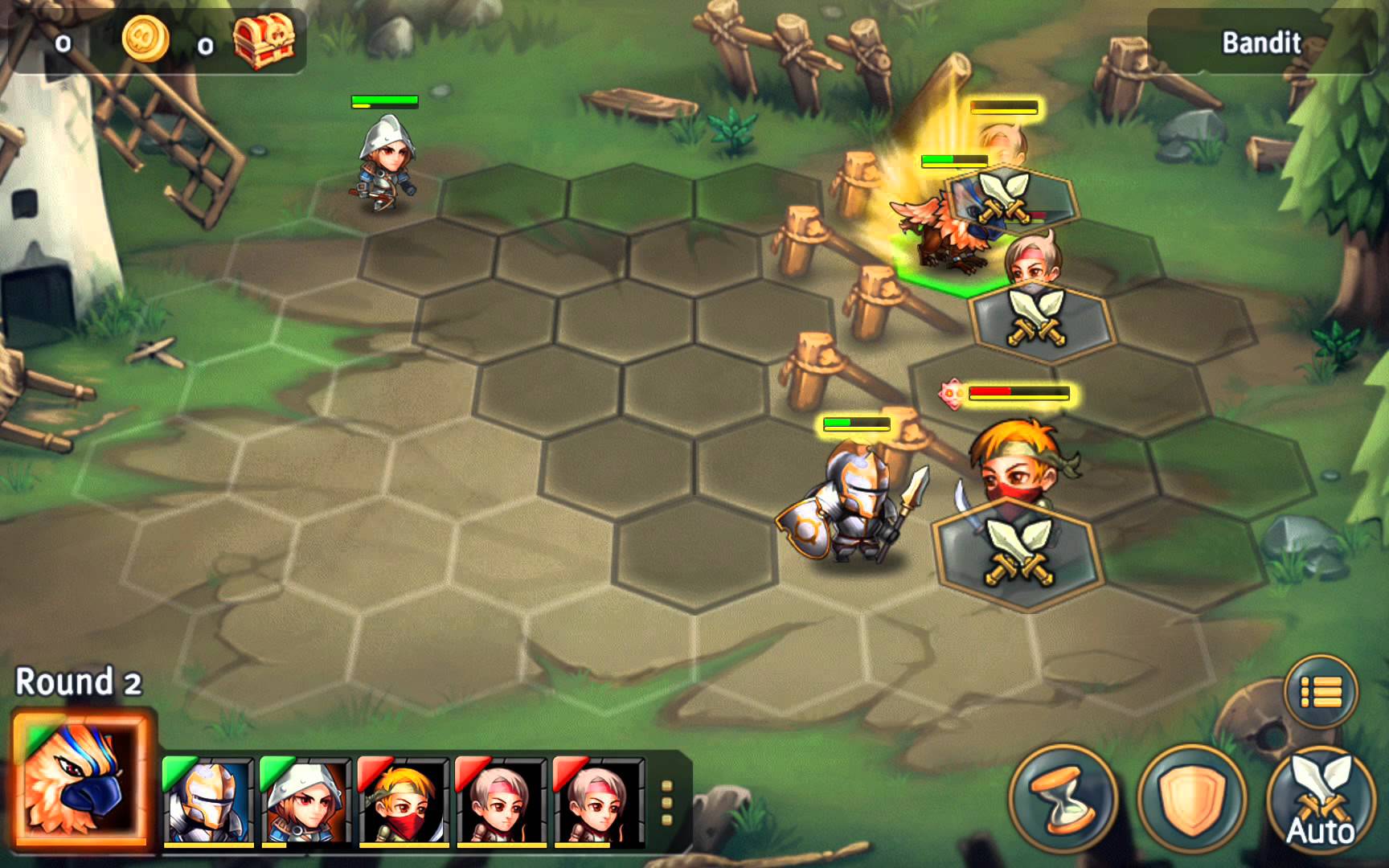Click the Round 2 label

point(76,682)
